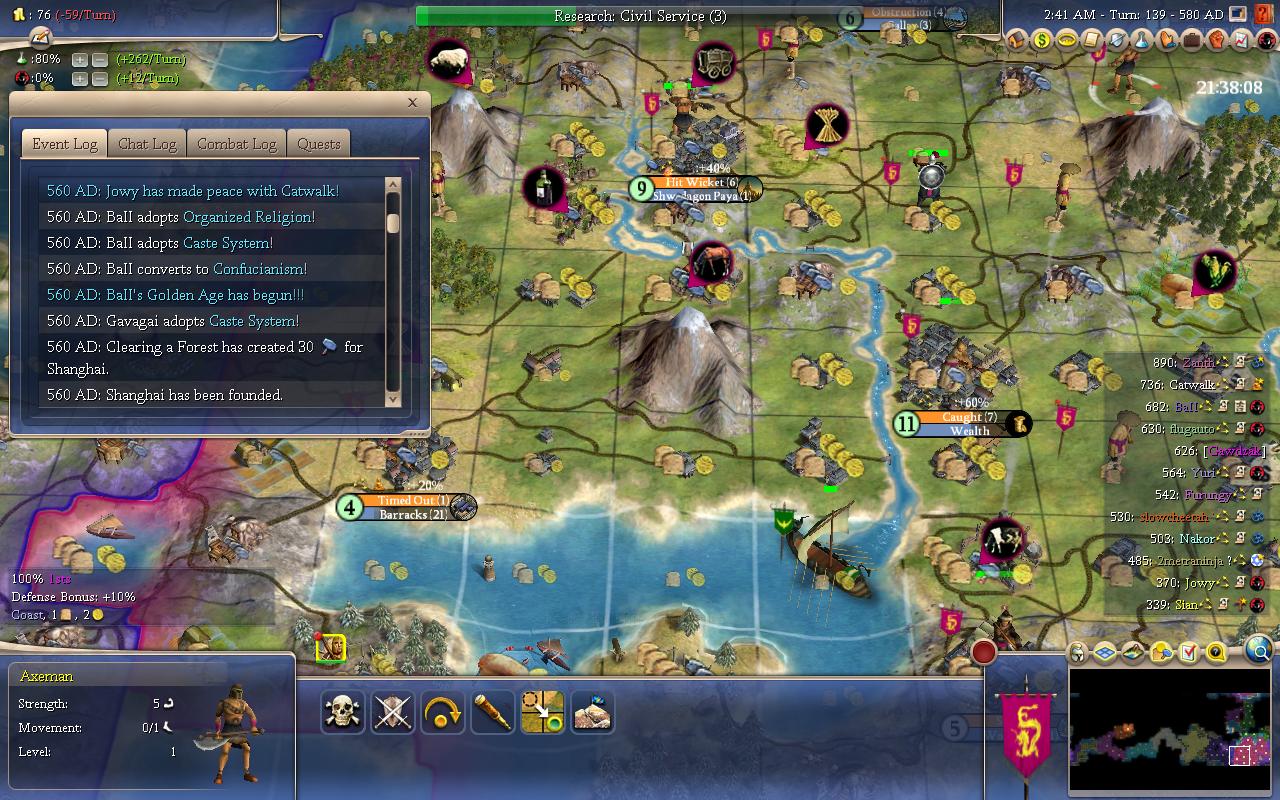Open the Combat Log tab
1280x800 pixels.
(236, 144)
